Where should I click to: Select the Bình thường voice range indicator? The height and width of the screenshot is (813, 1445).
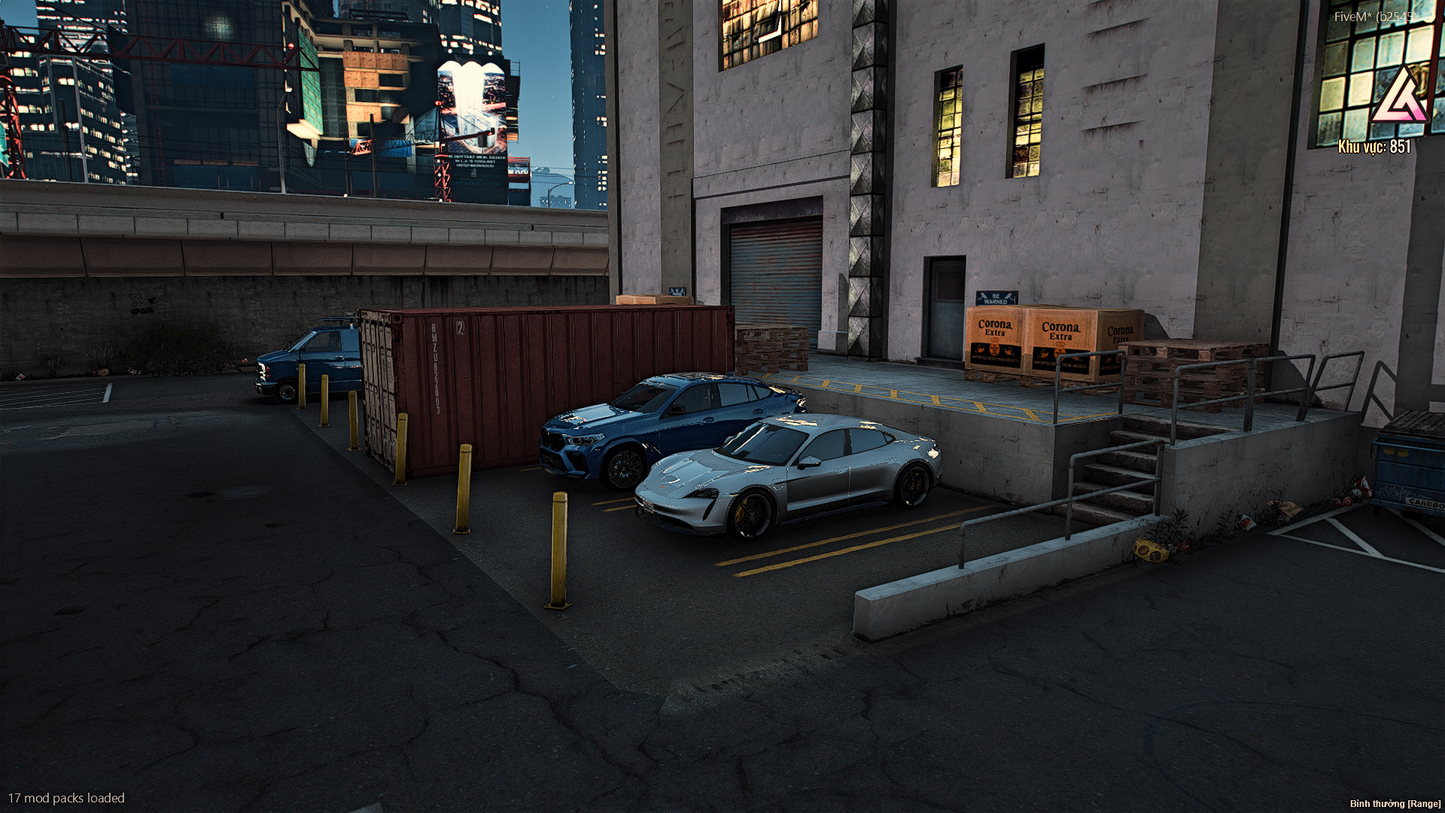pos(1395,803)
